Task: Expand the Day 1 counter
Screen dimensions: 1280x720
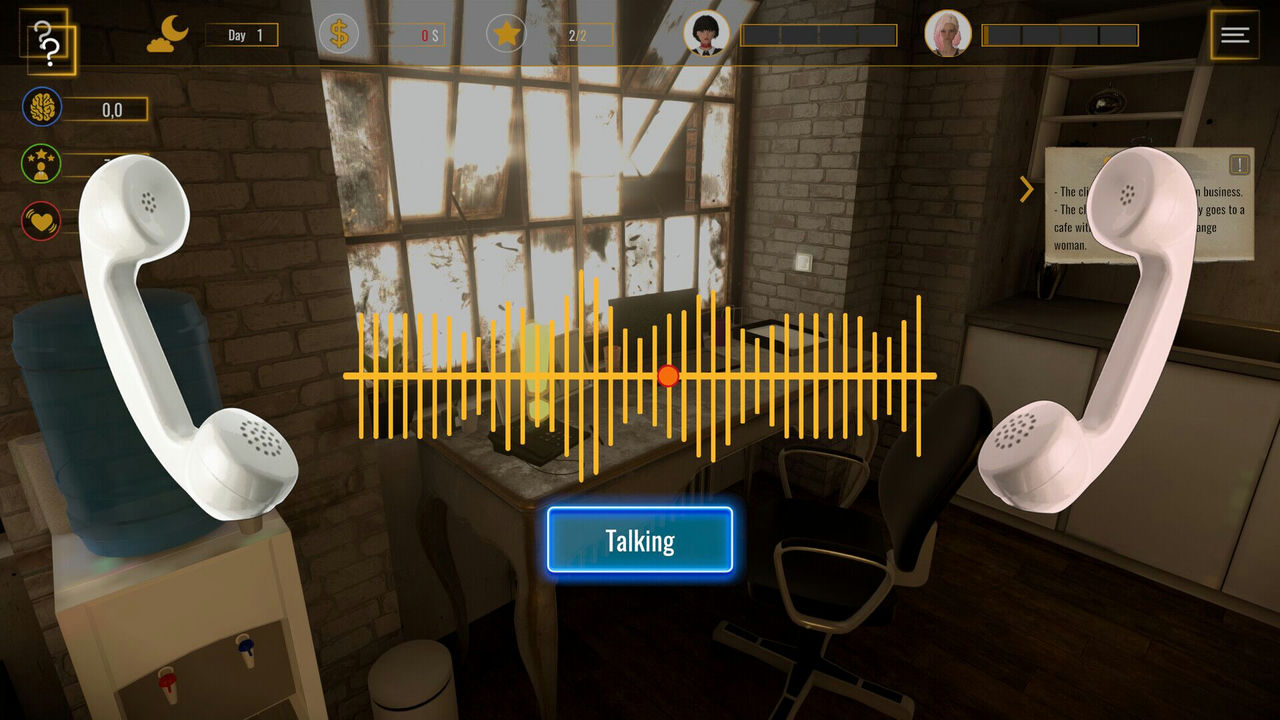Action: pos(243,33)
